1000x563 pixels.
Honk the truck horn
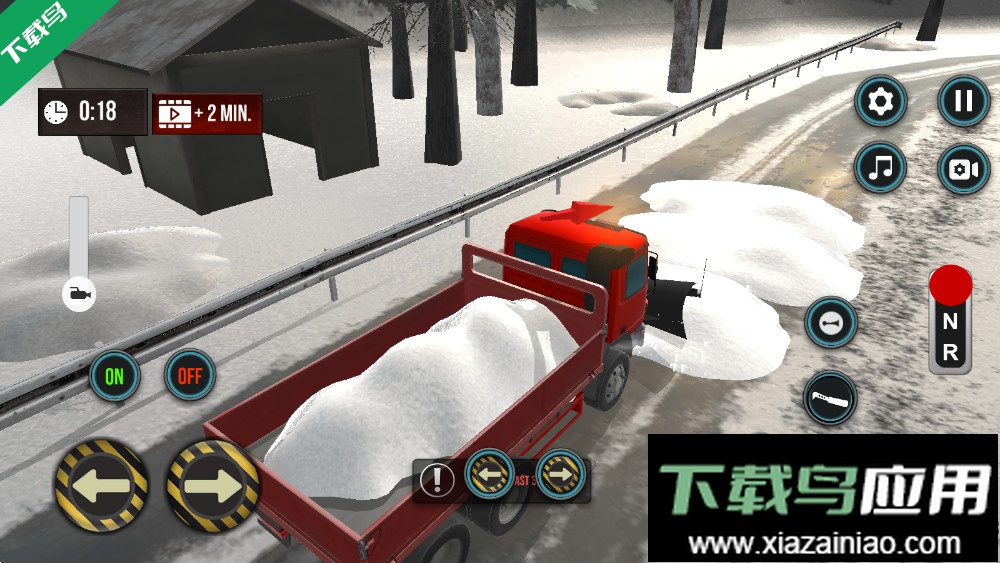pos(831,323)
